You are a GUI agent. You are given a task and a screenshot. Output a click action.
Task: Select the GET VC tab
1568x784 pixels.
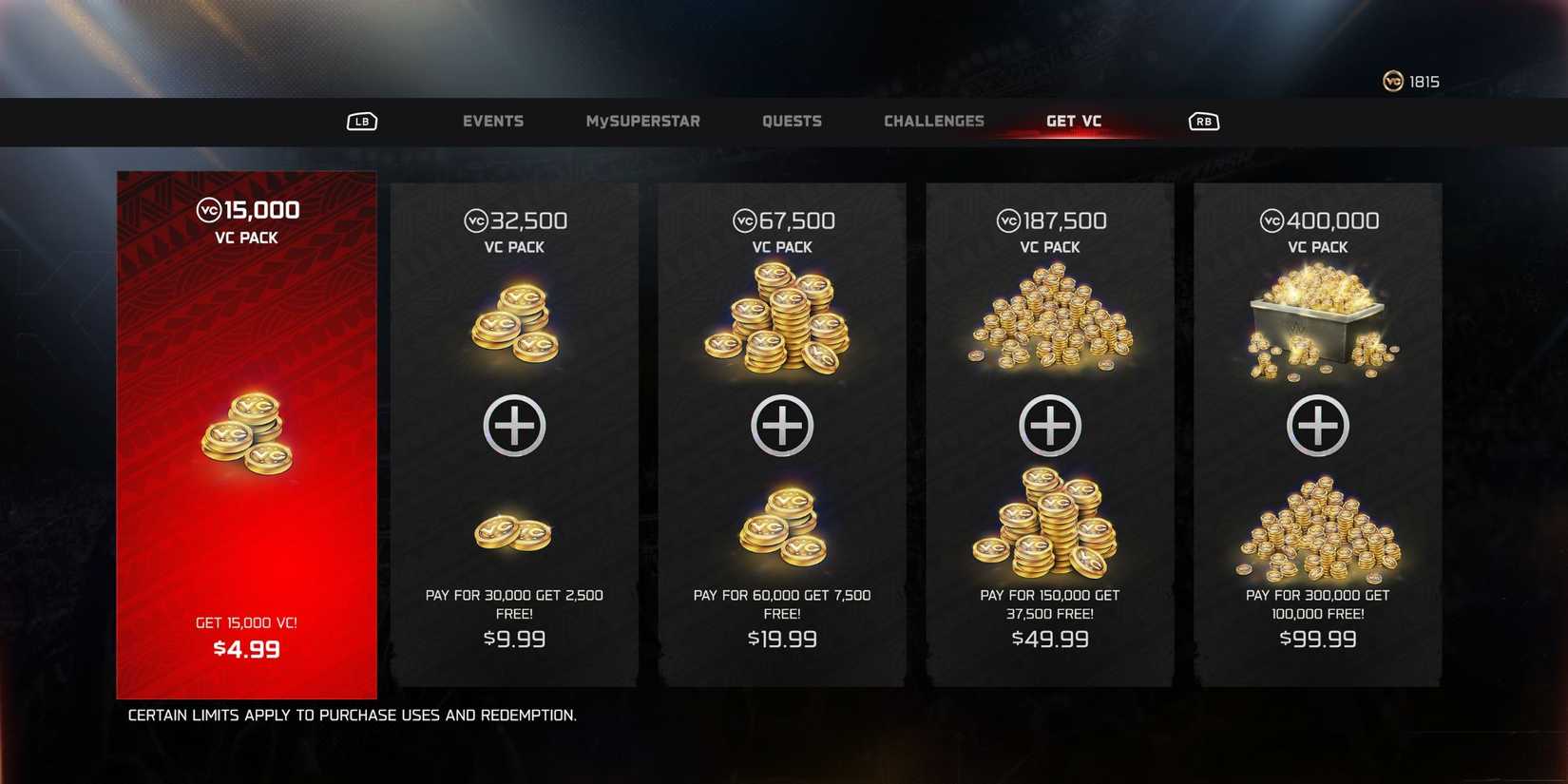(x=1073, y=121)
